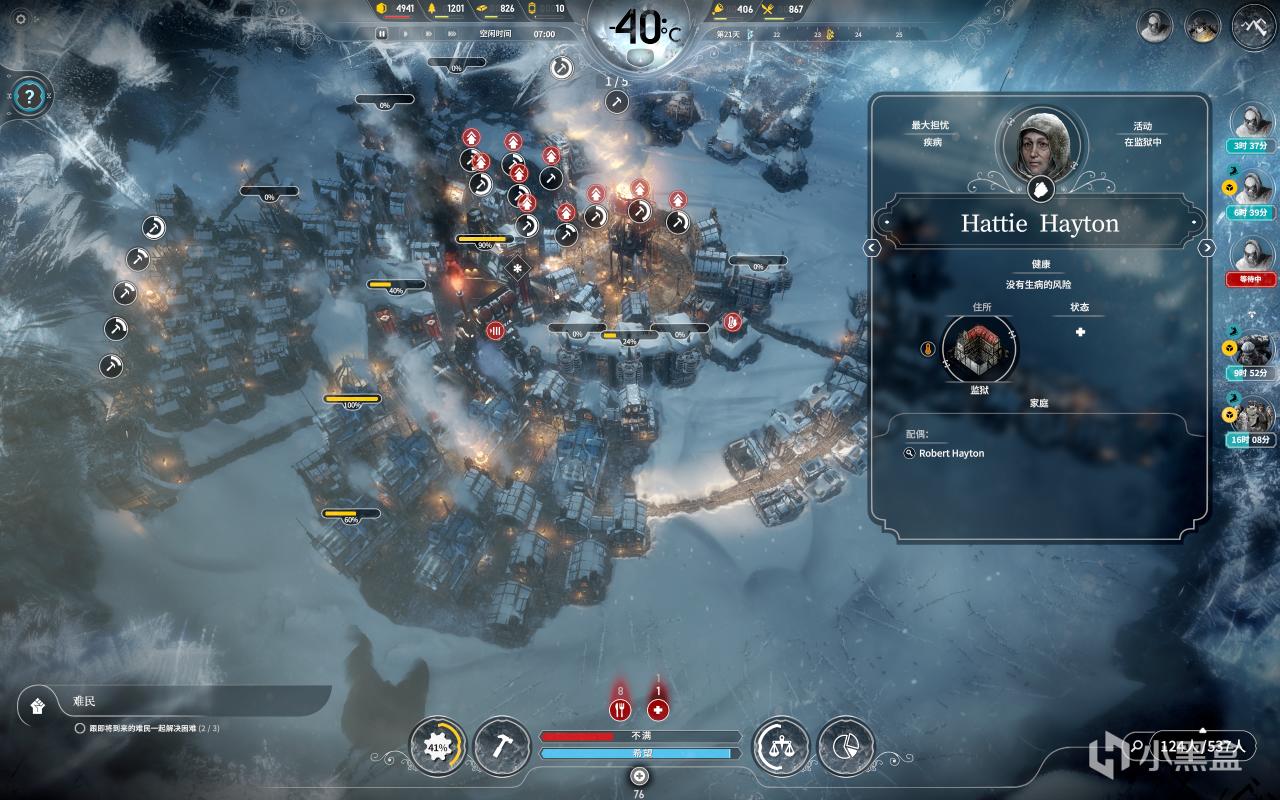The width and height of the screenshot is (1280, 800).
Task: Show the next citizen with right arrow
Action: pyautogui.click(x=1207, y=248)
